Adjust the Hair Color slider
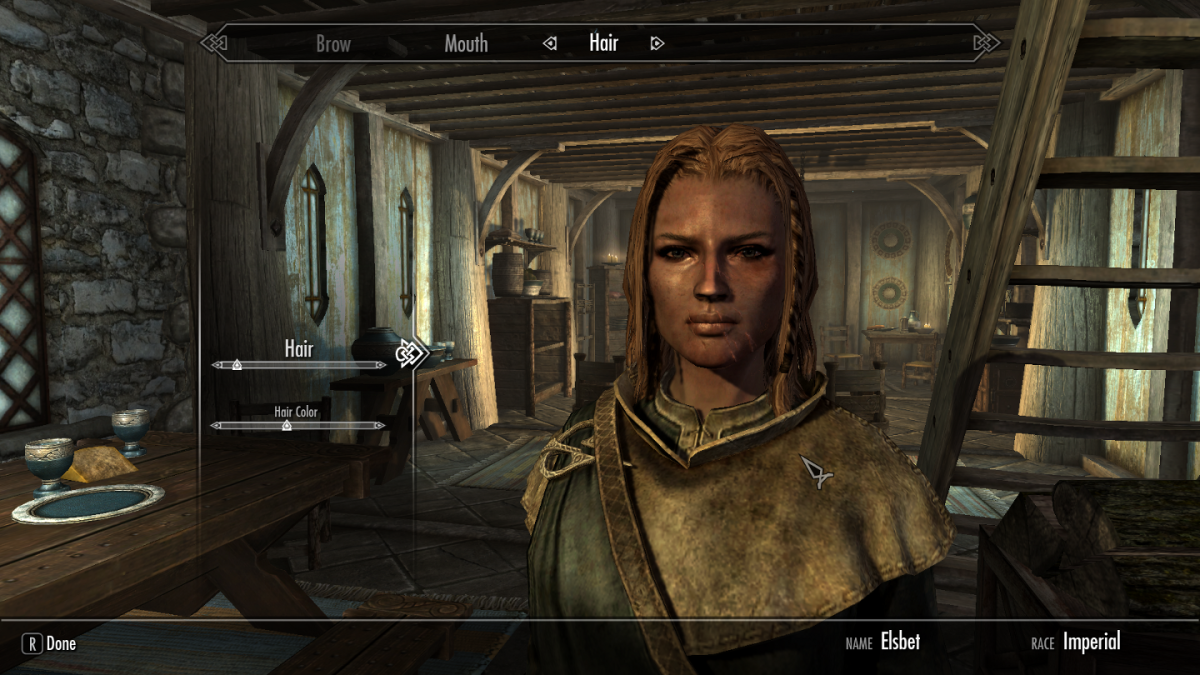Image resolution: width=1200 pixels, height=675 pixels. pos(286,425)
